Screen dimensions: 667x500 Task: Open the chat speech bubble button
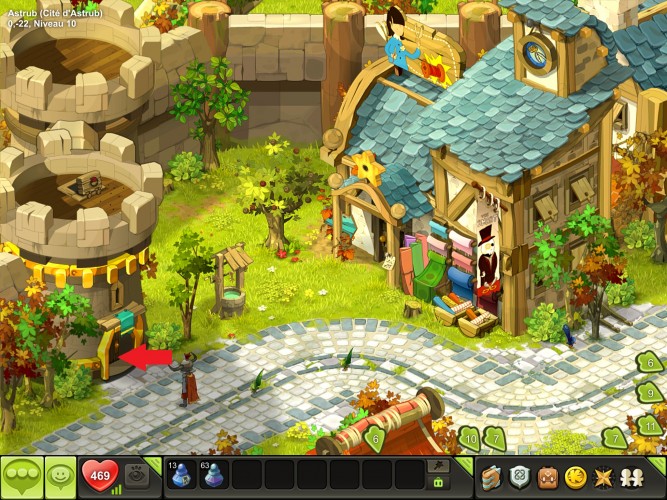tap(22, 476)
